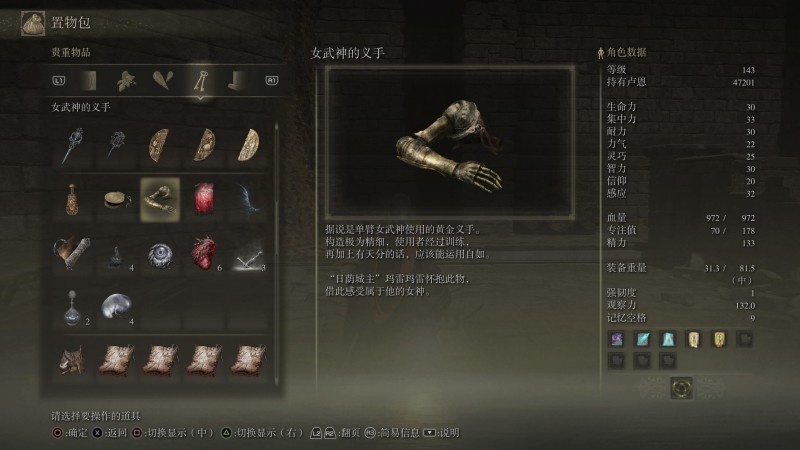Choose the heart item with count 6
This screenshot has width=800, height=450.
[x=204, y=252]
